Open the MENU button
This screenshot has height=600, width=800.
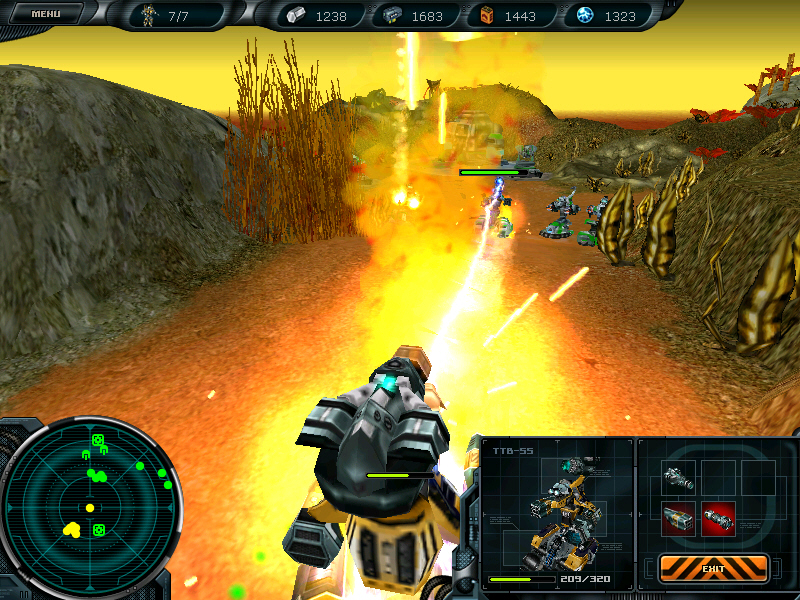point(46,14)
